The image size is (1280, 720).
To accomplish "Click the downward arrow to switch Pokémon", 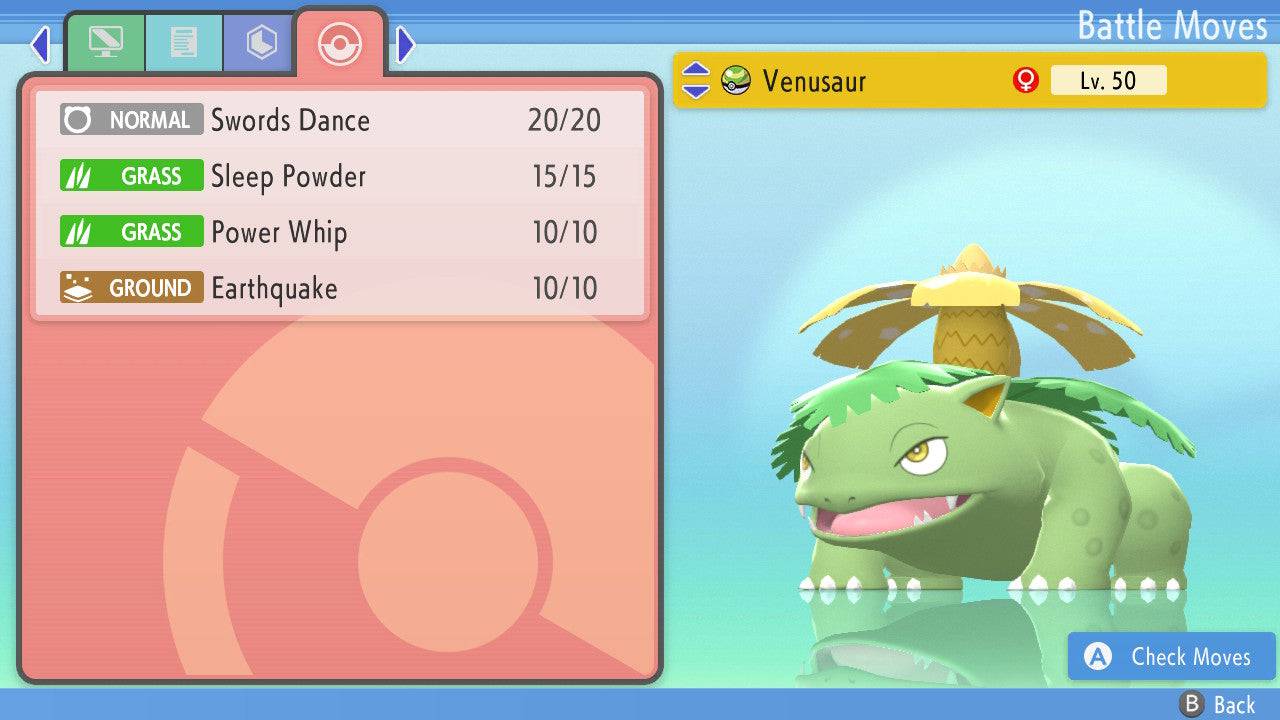I will [697, 90].
